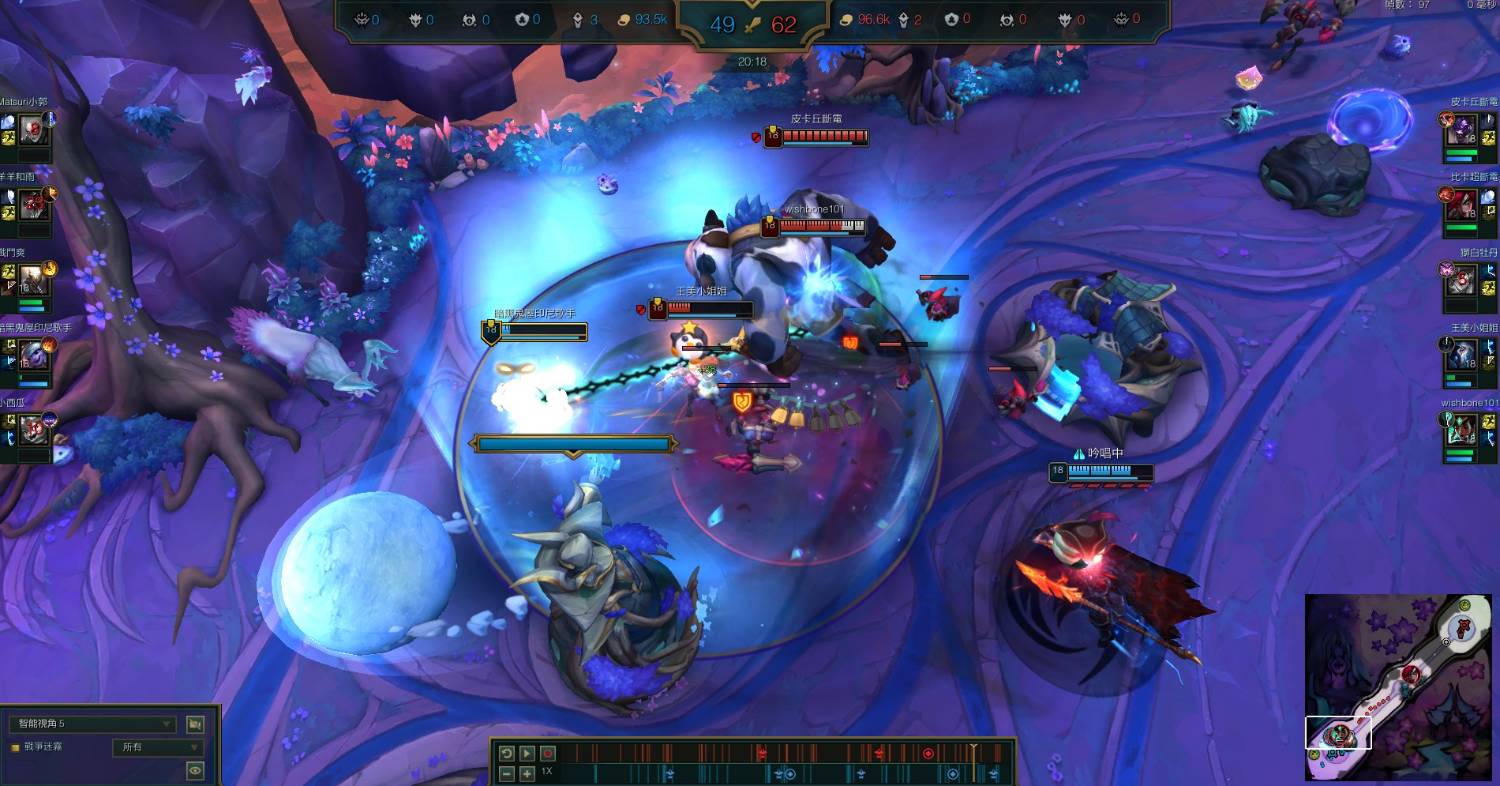Toggle the 戰爭迷霧 fog of war checkbox
Viewport: 1500px width, 786px height.
(x=15, y=747)
